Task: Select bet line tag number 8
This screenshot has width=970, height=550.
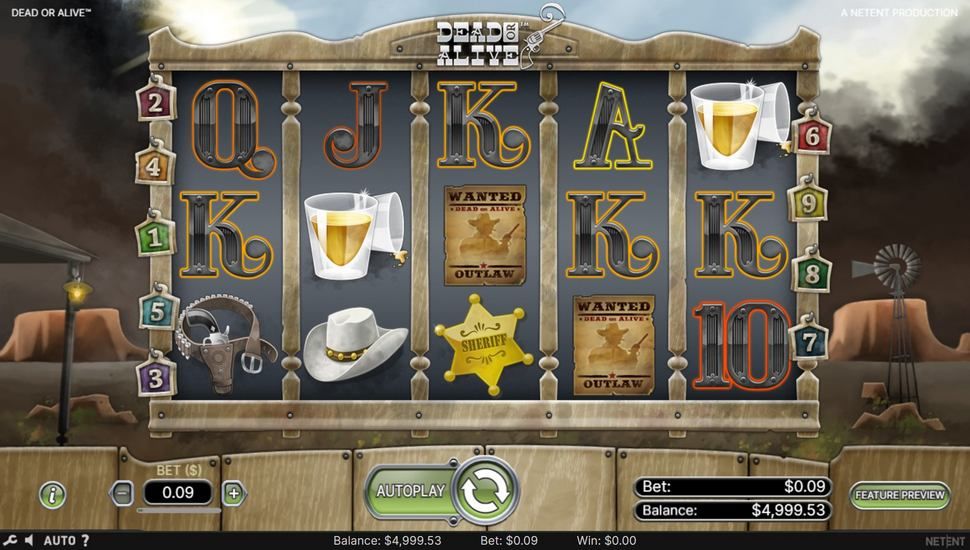Action: [x=811, y=272]
